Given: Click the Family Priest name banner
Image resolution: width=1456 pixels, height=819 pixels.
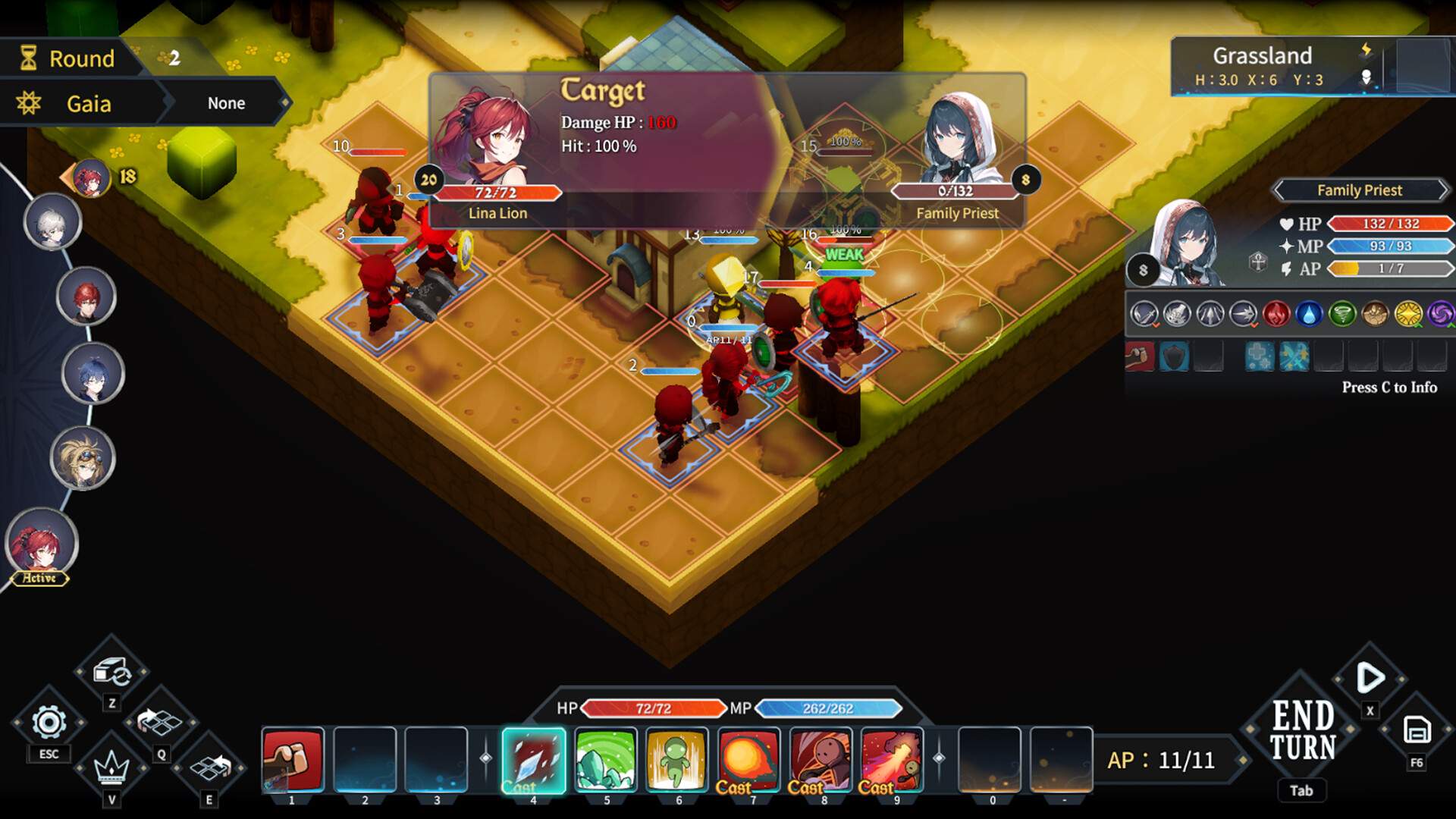Looking at the screenshot, I should (x=1359, y=190).
